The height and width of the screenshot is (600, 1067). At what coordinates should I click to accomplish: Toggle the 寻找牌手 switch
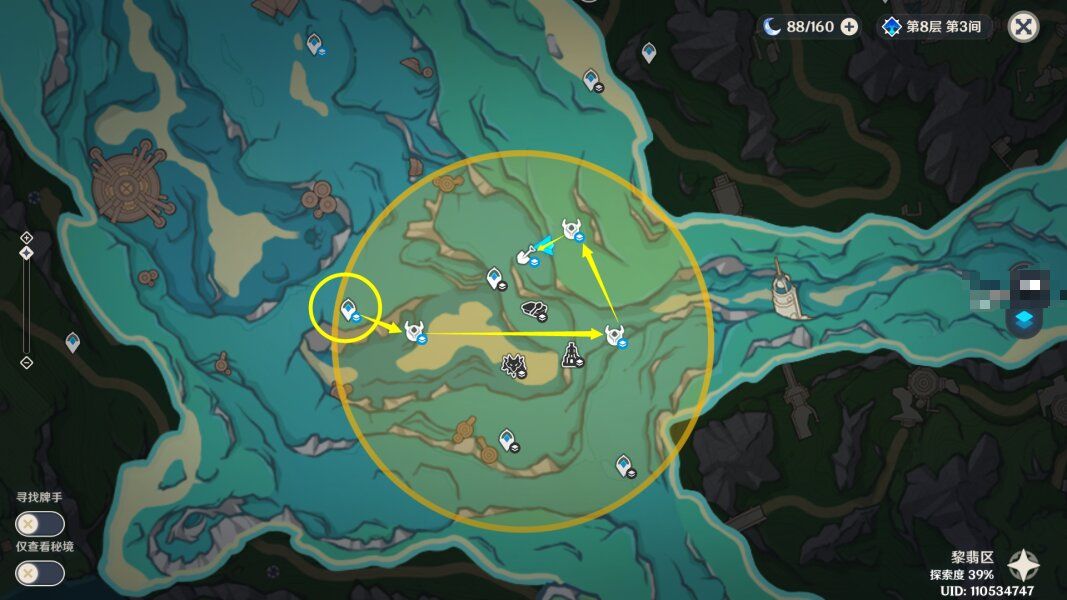[40, 524]
